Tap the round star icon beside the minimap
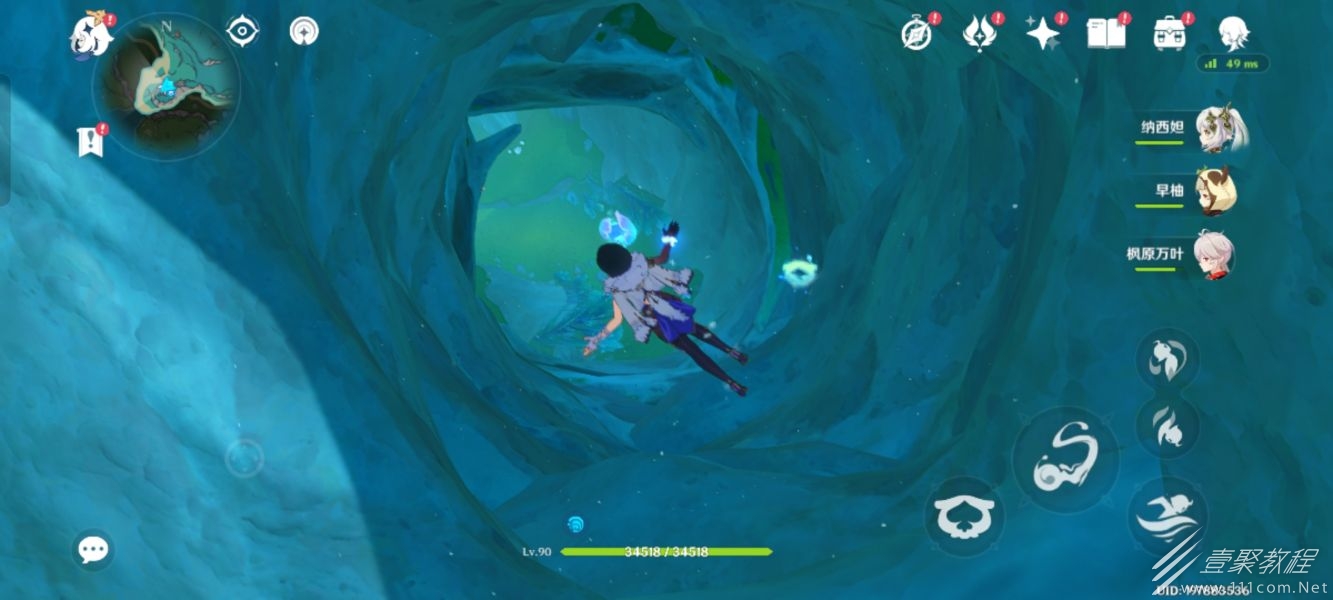 click(304, 31)
